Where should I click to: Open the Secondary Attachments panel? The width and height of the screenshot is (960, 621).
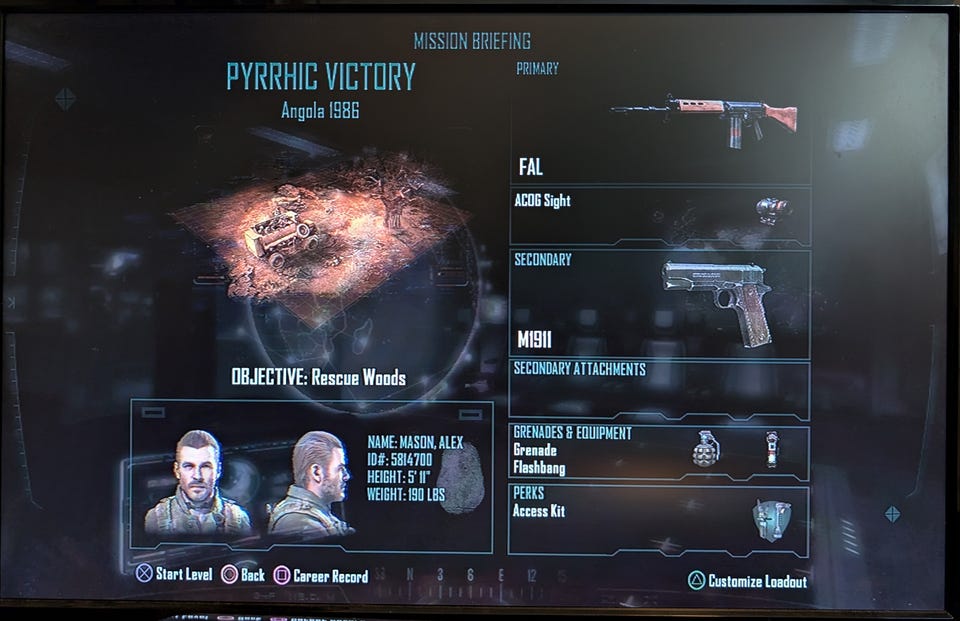coord(660,389)
